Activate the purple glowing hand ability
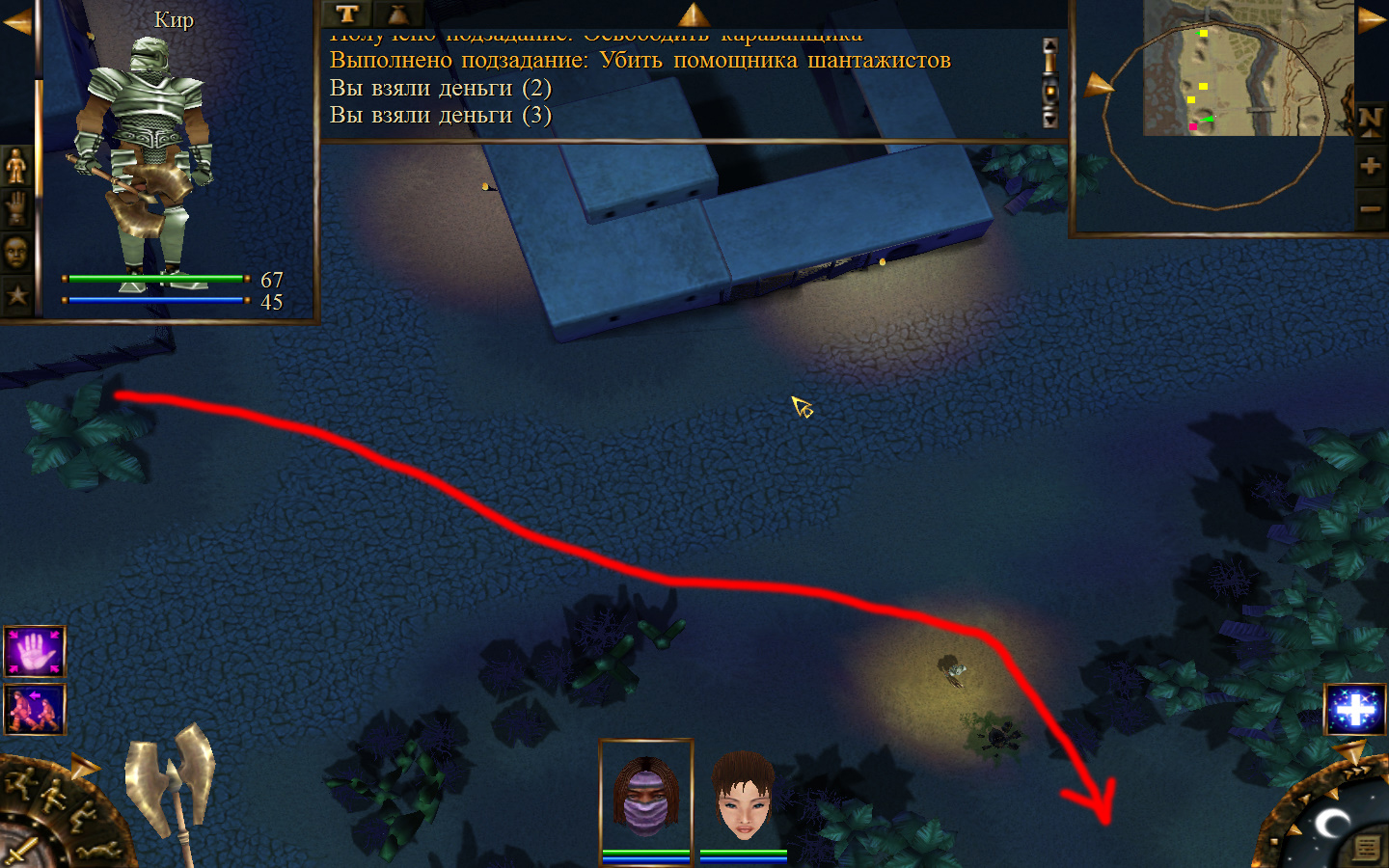 click(x=35, y=652)
